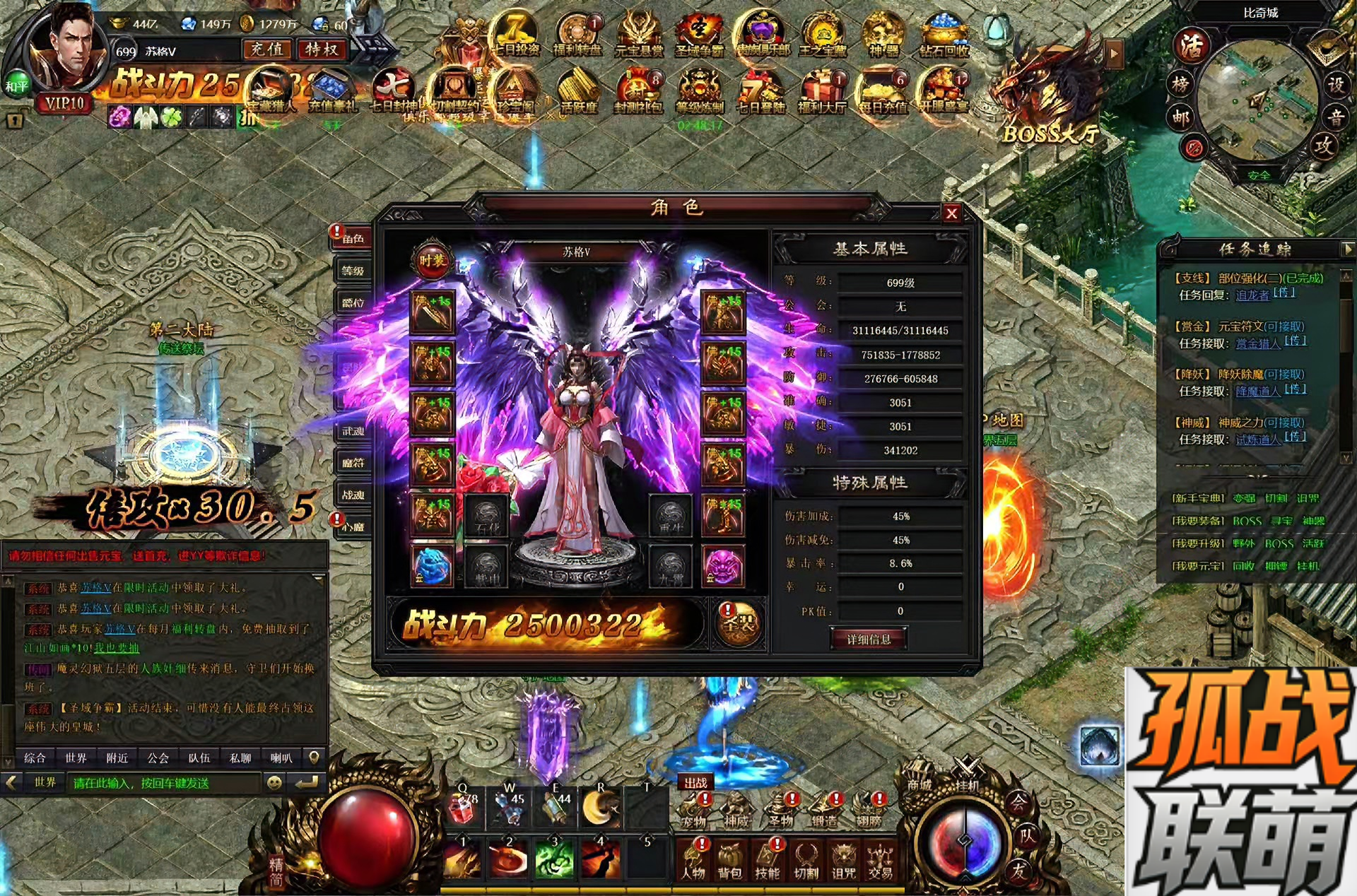Screen dimensions: 1357x896
Task: Switch to the 等级 side tab
Action: 353,271
